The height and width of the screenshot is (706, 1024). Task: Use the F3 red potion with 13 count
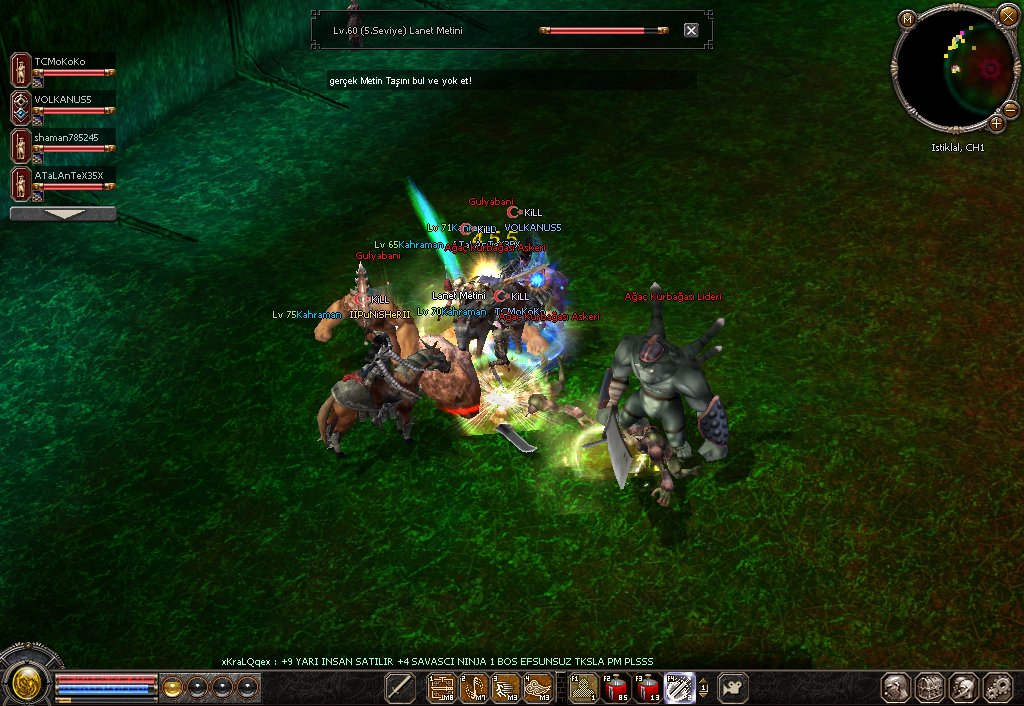(x=647, y=687)
